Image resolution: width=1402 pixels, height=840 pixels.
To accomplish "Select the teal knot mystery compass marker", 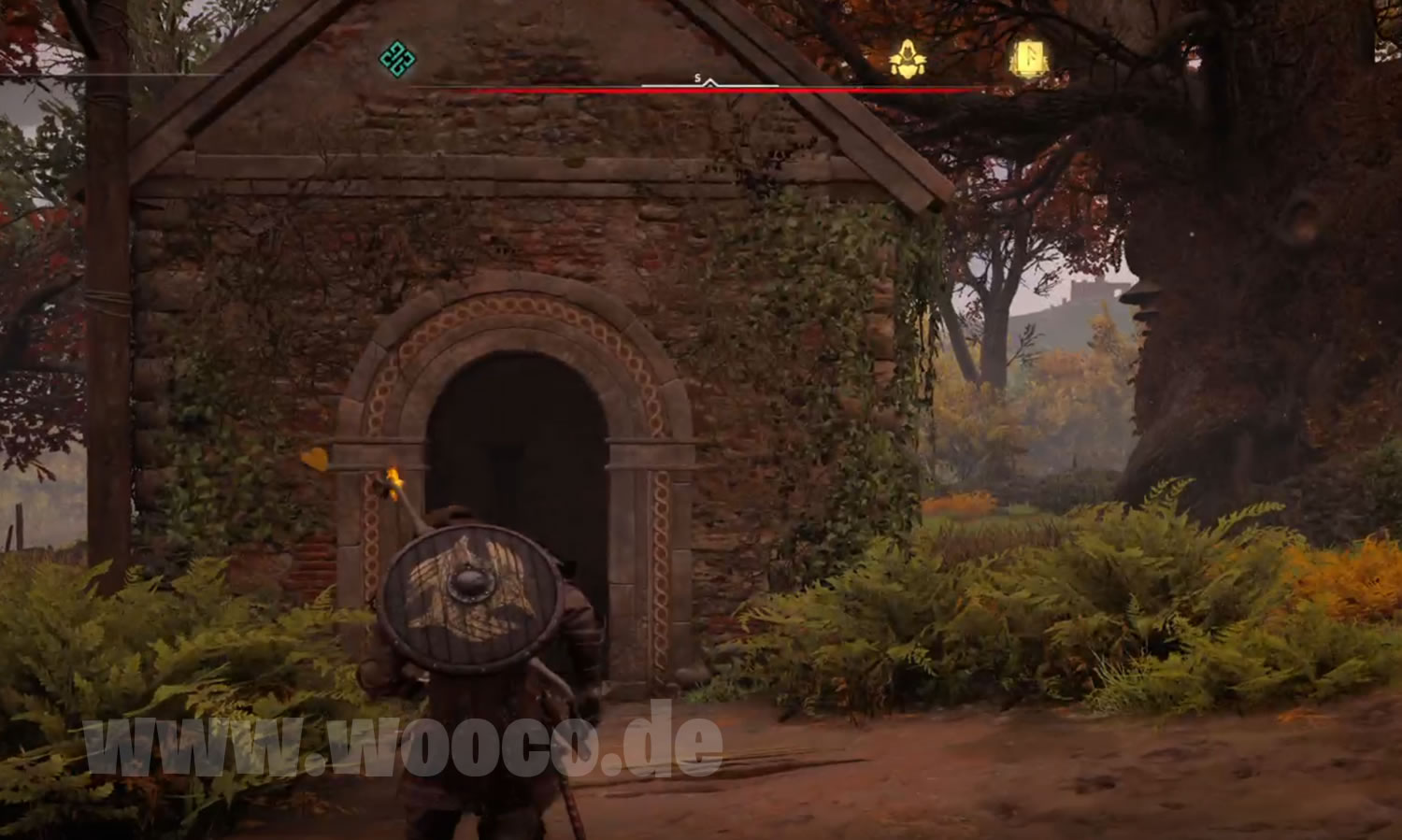I will pyautogui.click(x=397, y=59).
